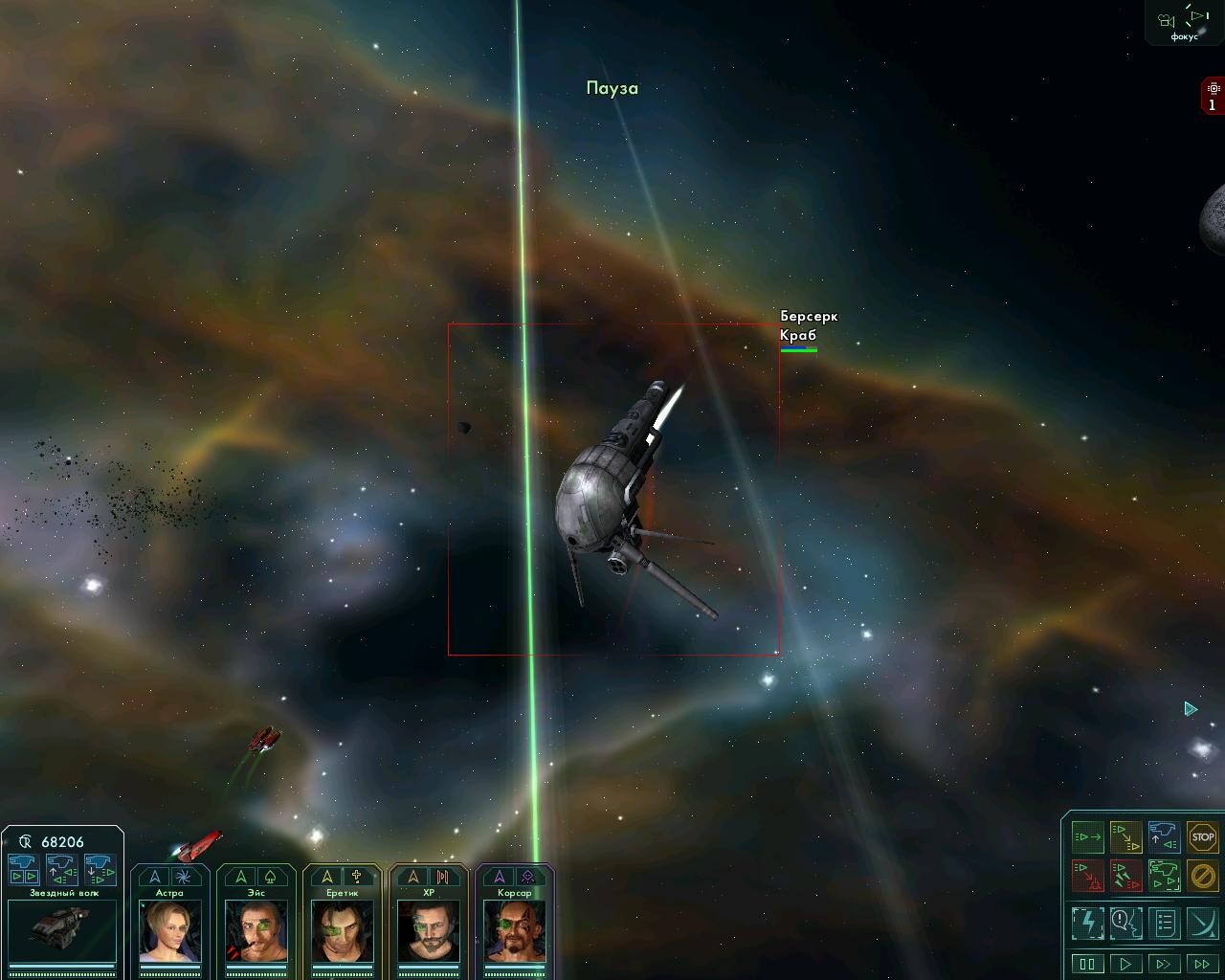Open the objectives list document icon
The height and width of the screenshot is (980, 1225).
(1164, 923)
